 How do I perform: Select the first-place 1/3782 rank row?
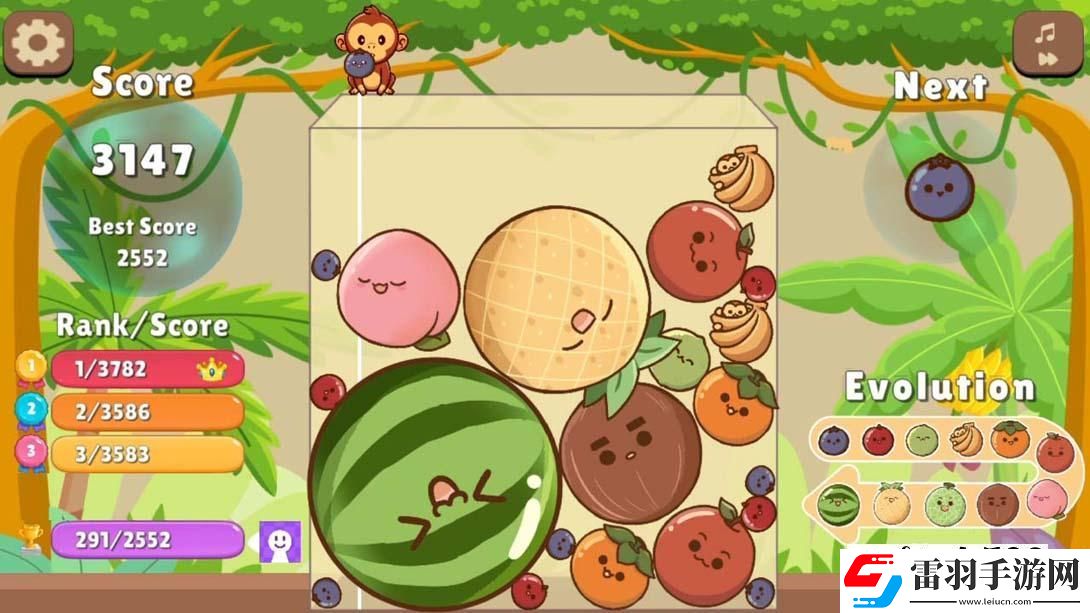coord(146,369)
